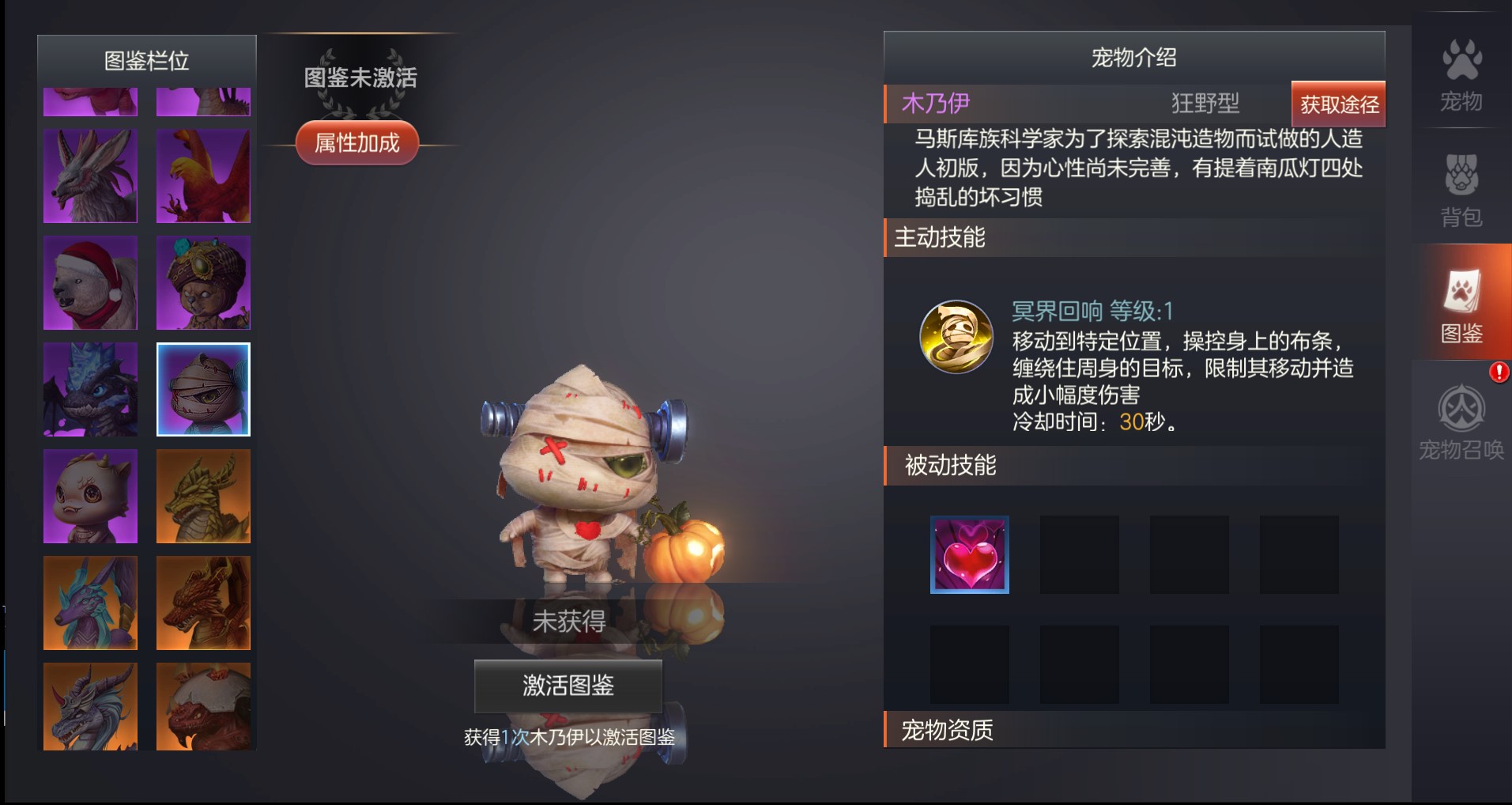Viewport: 1512px width, 805px height.
Task: Open 获取途径 for the mummy pet
Action: click(1338, 104)
